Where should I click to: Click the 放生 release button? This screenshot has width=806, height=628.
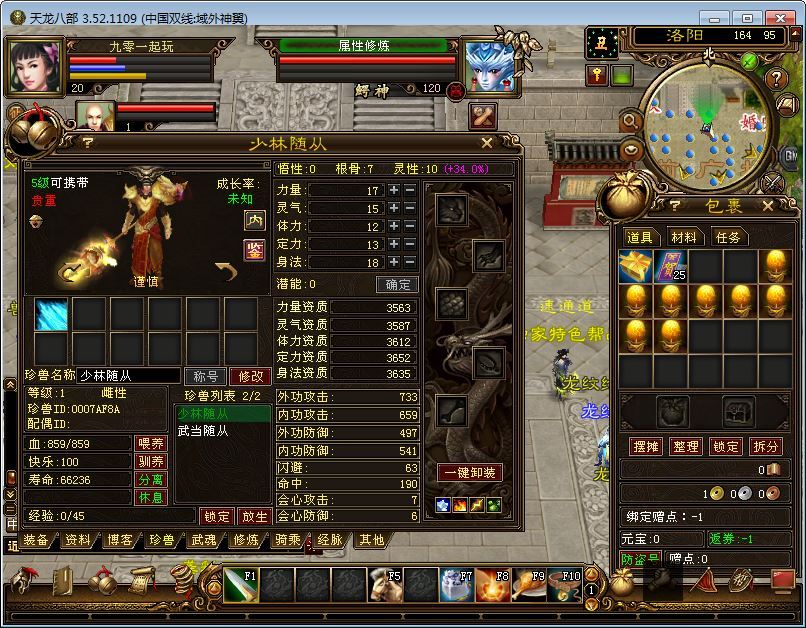click(x=255, y=516)
